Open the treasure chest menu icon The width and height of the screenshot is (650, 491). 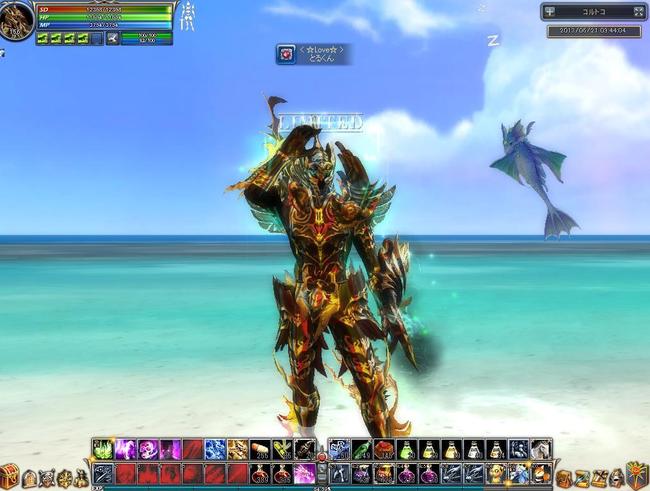(11, 478)
